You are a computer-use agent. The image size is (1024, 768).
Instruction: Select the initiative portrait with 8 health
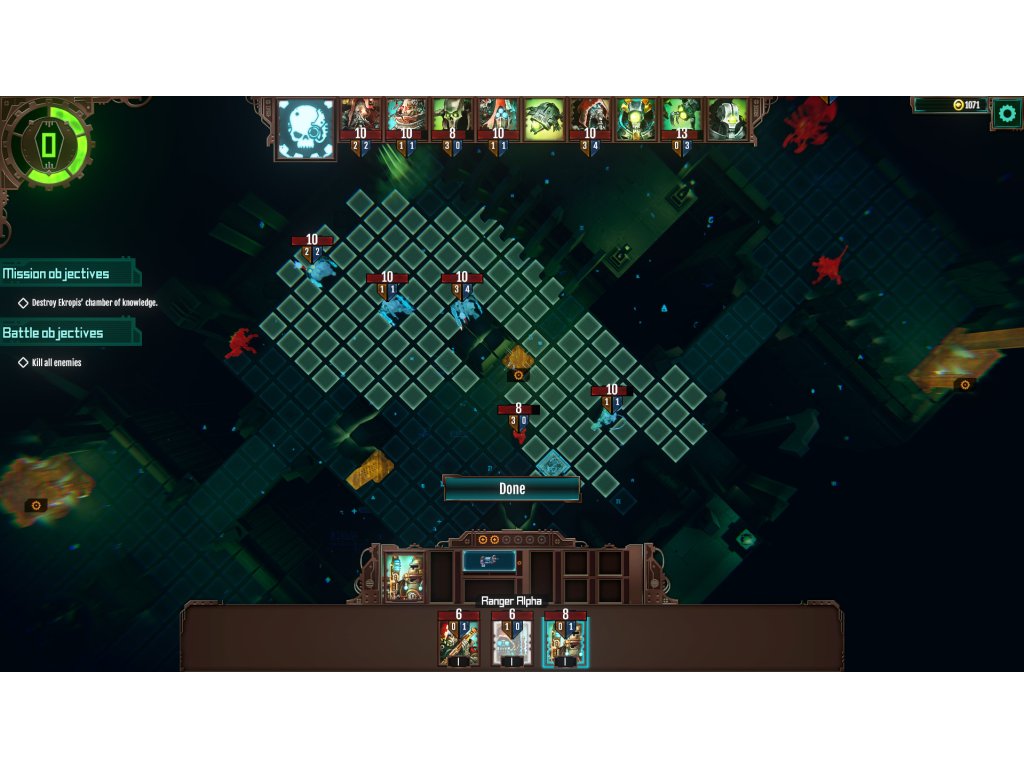(x=451, y=120)
